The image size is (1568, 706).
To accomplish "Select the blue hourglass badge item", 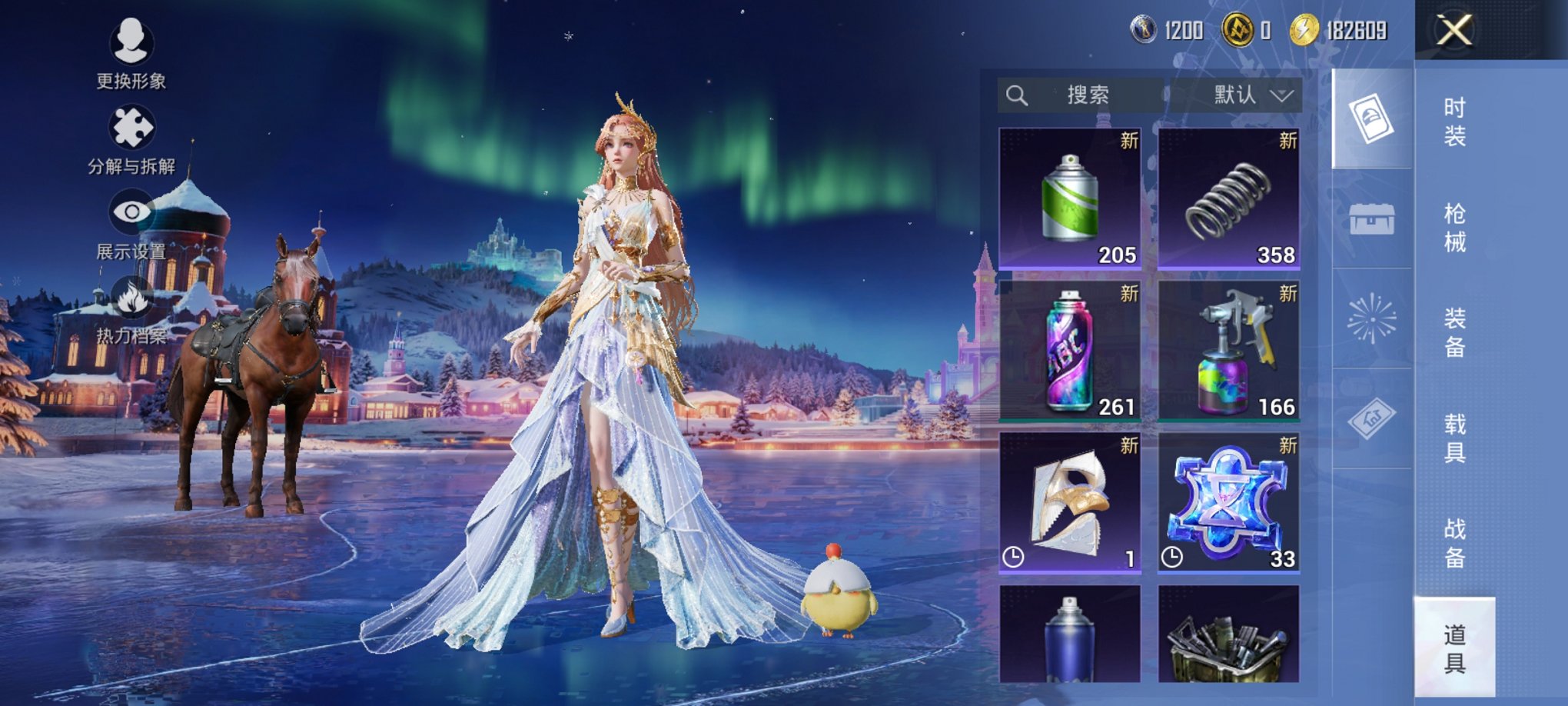I will tap(1228, 502).
